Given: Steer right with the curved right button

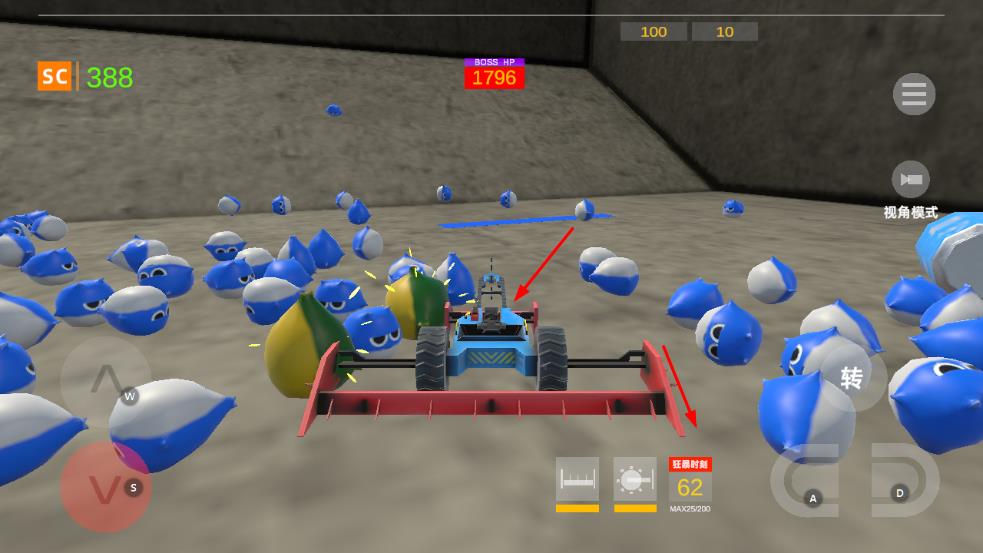Looking at the screenshot, I should [903, 479].
